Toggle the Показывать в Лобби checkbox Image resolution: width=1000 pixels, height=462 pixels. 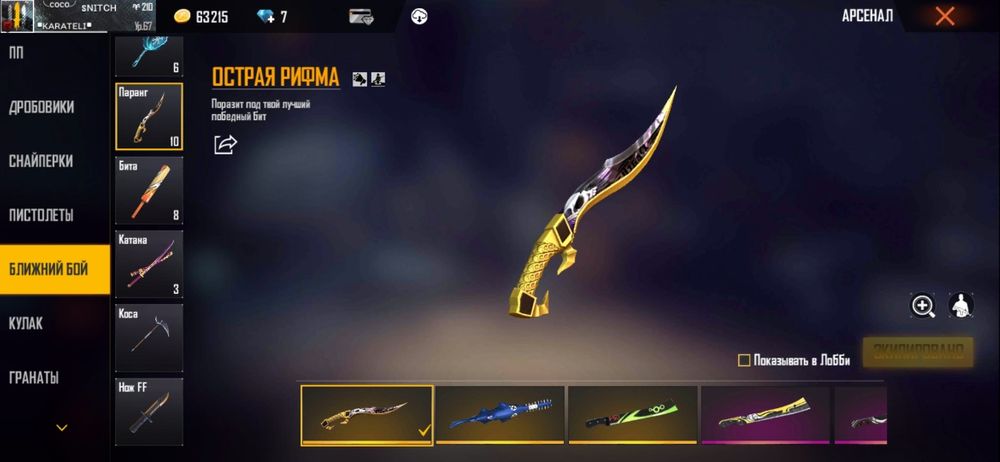(x=743, y=360)
